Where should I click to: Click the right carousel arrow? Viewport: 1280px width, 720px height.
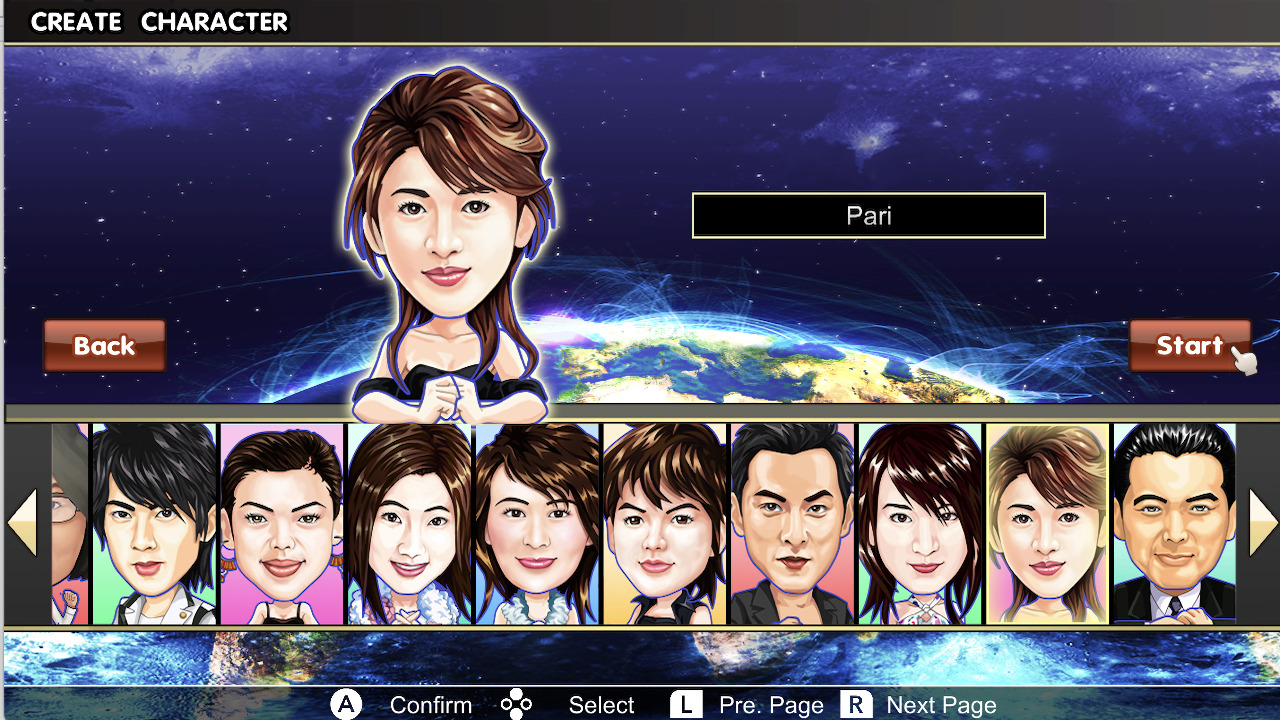(x=1262, y=521)
